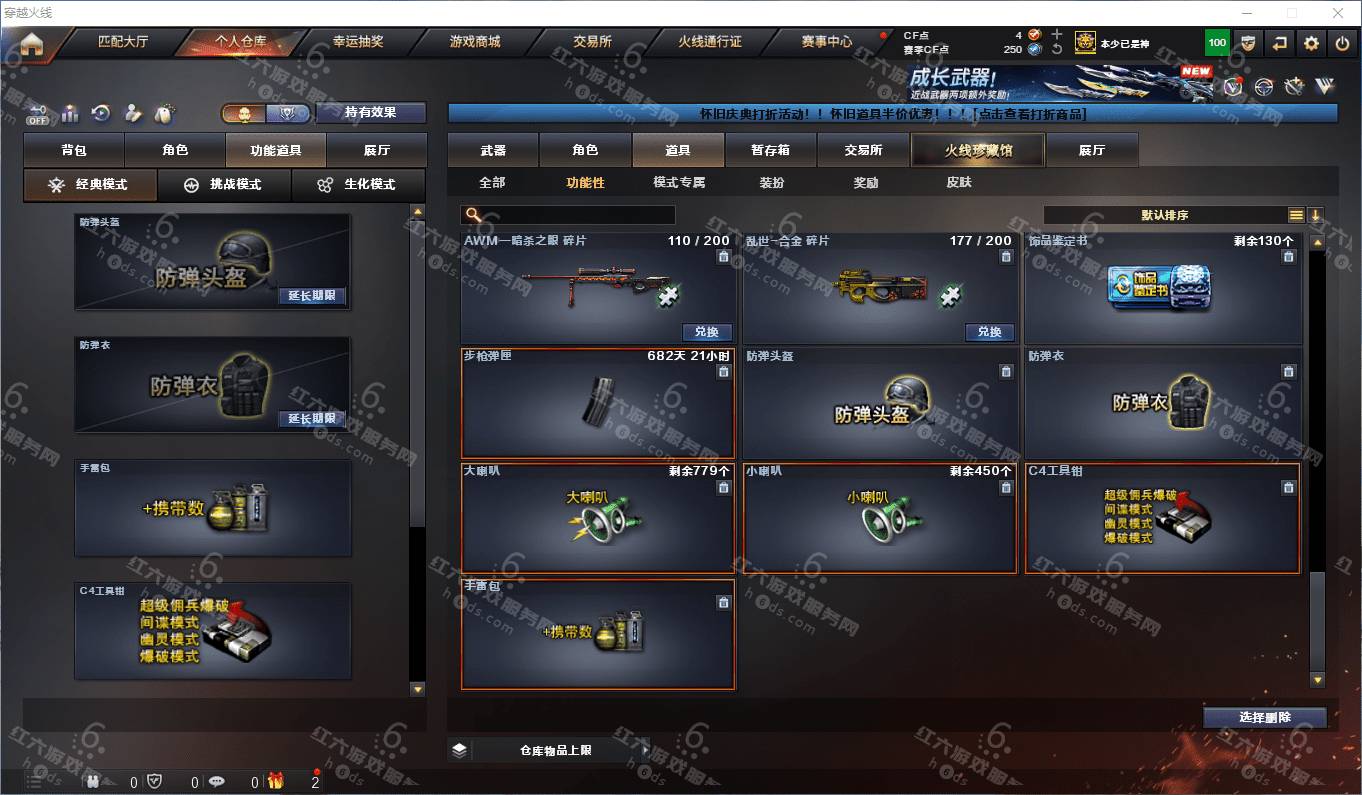This screenshot has height=795, width=1362.
Task: Switch to the 背包 backpack tab
Action: 74,150
